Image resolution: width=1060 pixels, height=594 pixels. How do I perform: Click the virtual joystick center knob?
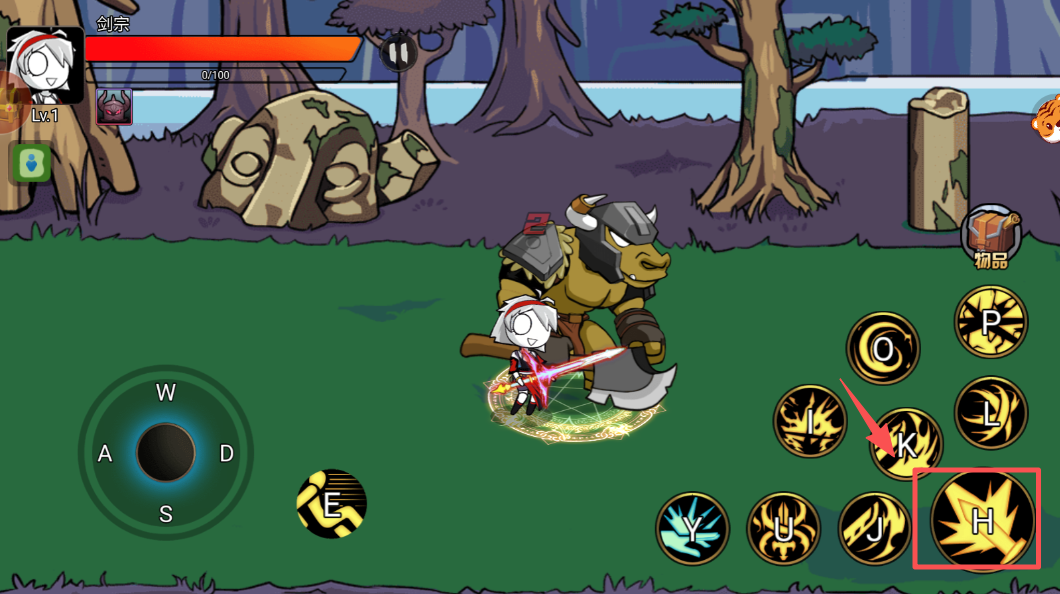(166, 453)
